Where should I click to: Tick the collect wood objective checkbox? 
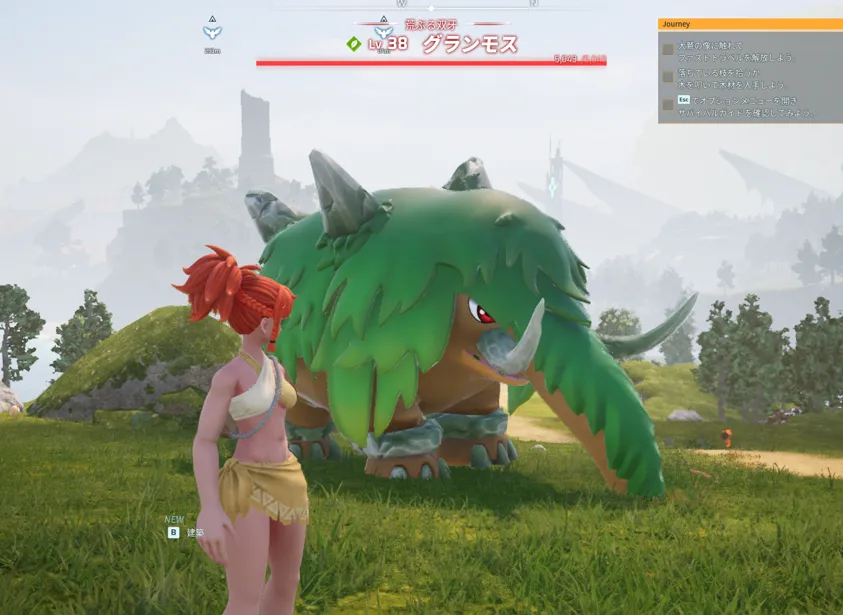668,77
